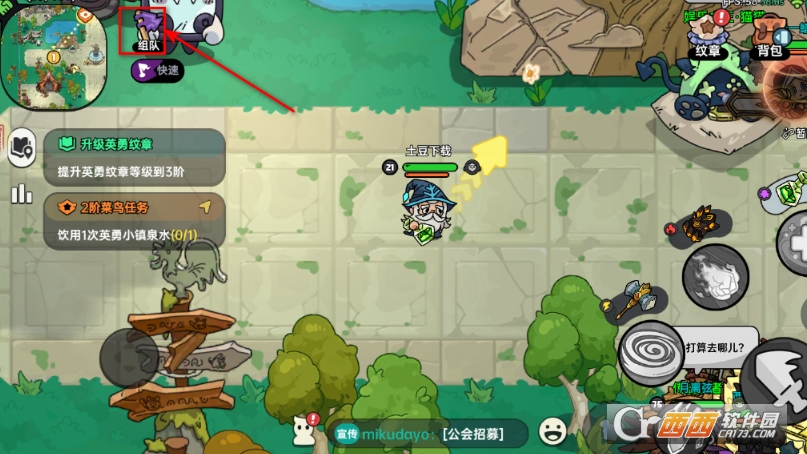The height and width of the screenshot is (454, 807).
Task: Open the 纹章 emblem menu
Action: (708, 37)
